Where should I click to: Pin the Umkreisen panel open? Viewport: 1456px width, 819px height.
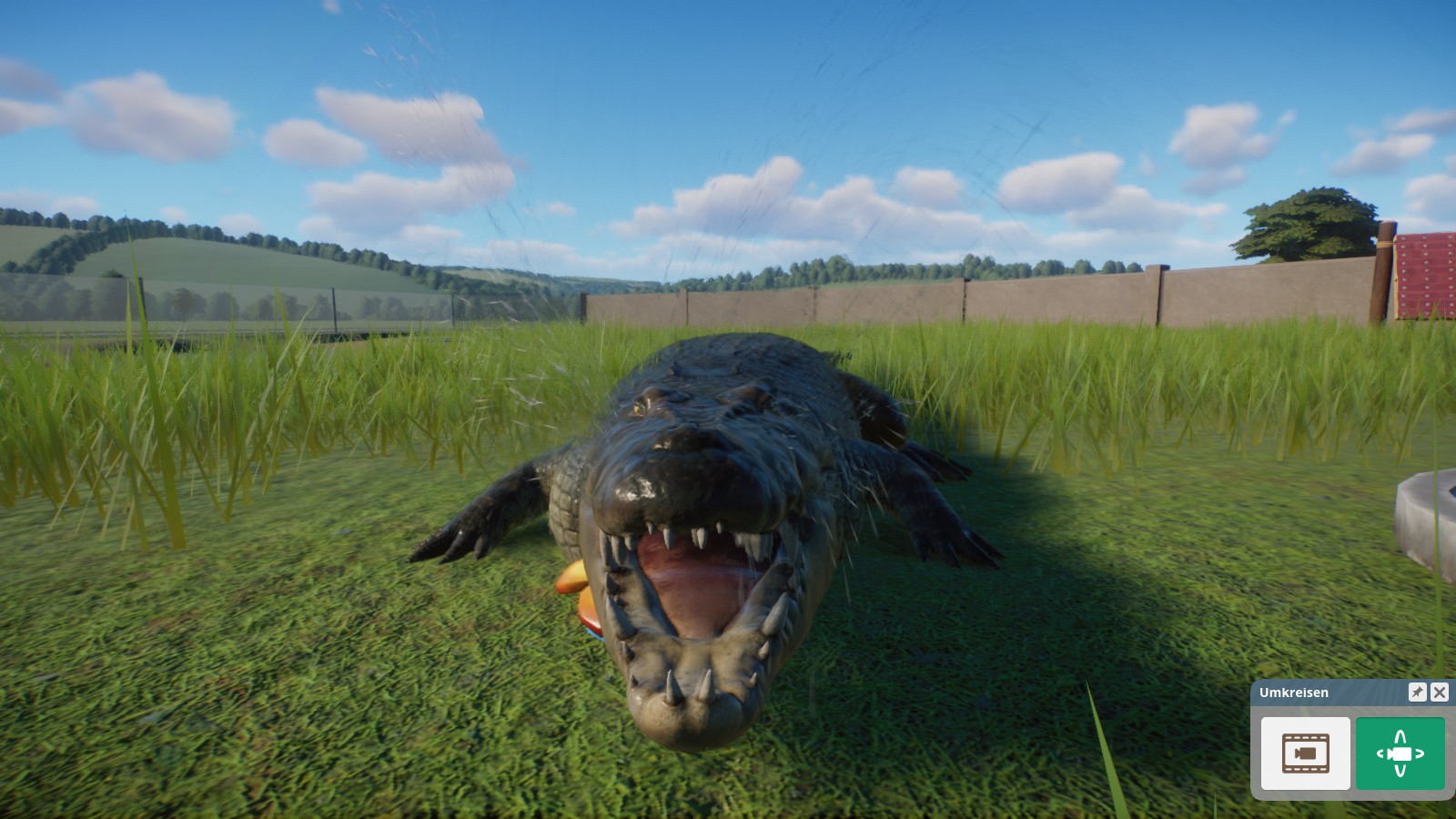1416,693
